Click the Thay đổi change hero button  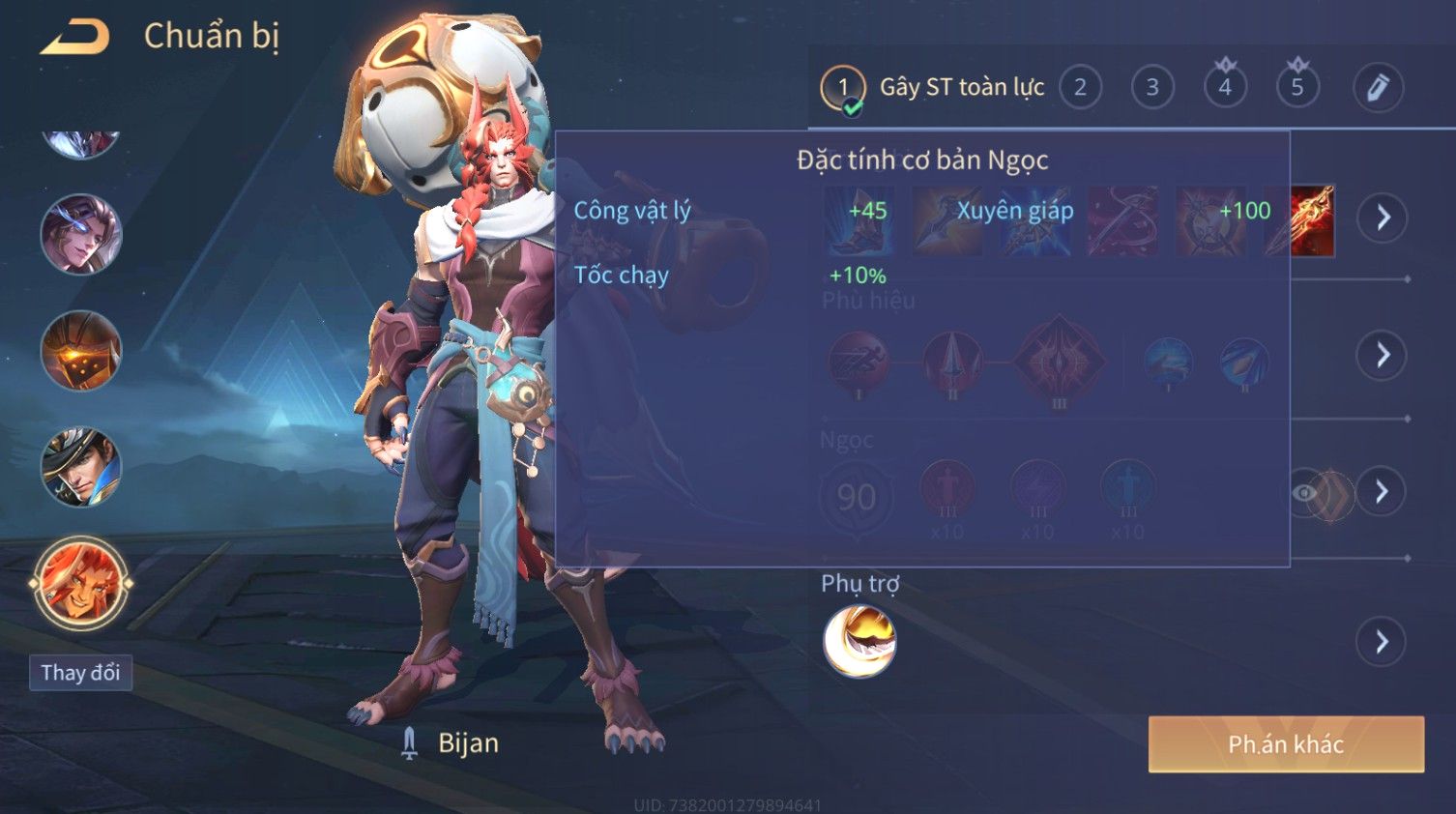click(80, 673)
